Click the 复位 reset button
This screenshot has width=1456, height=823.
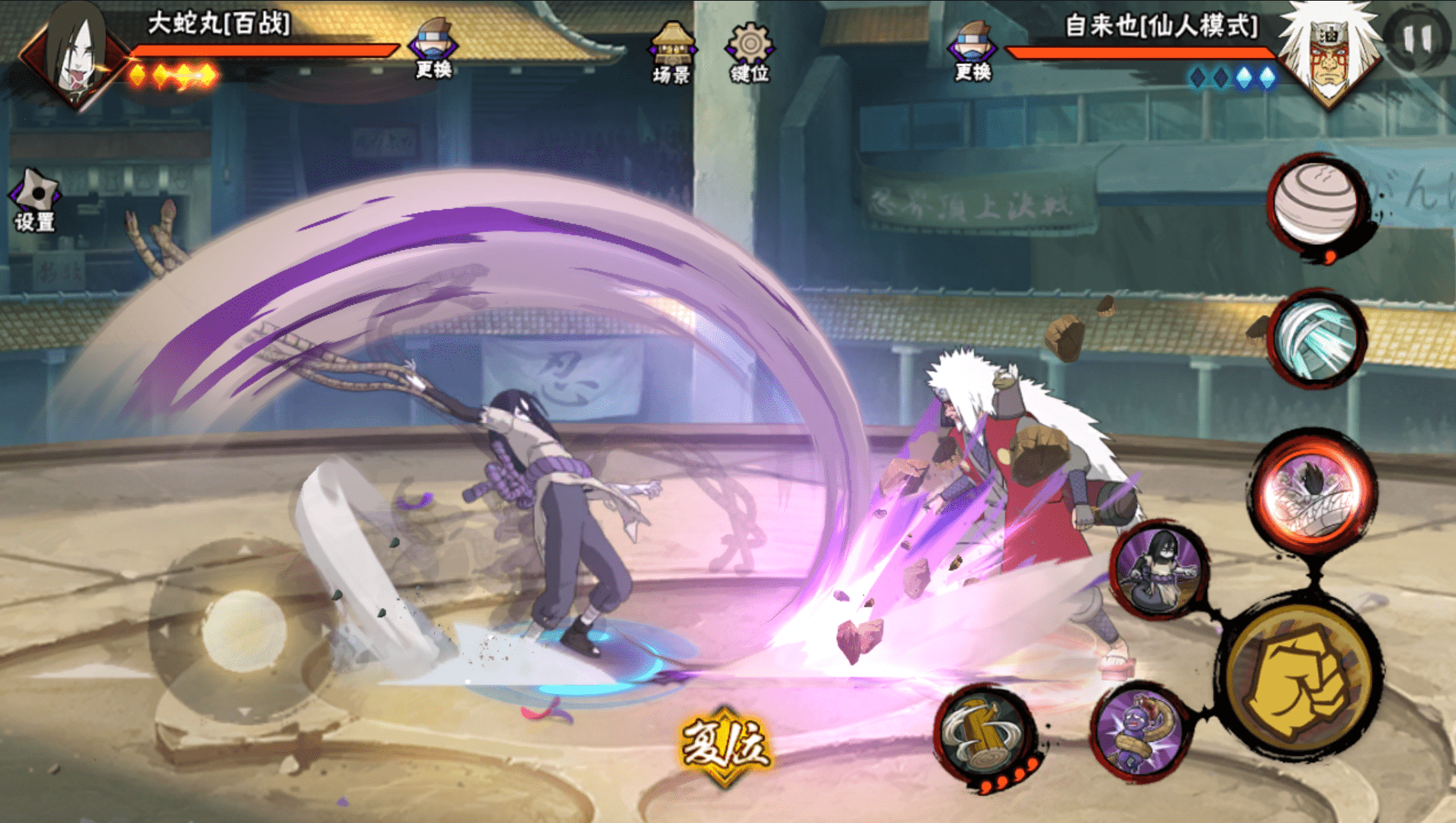coord(725,745)
